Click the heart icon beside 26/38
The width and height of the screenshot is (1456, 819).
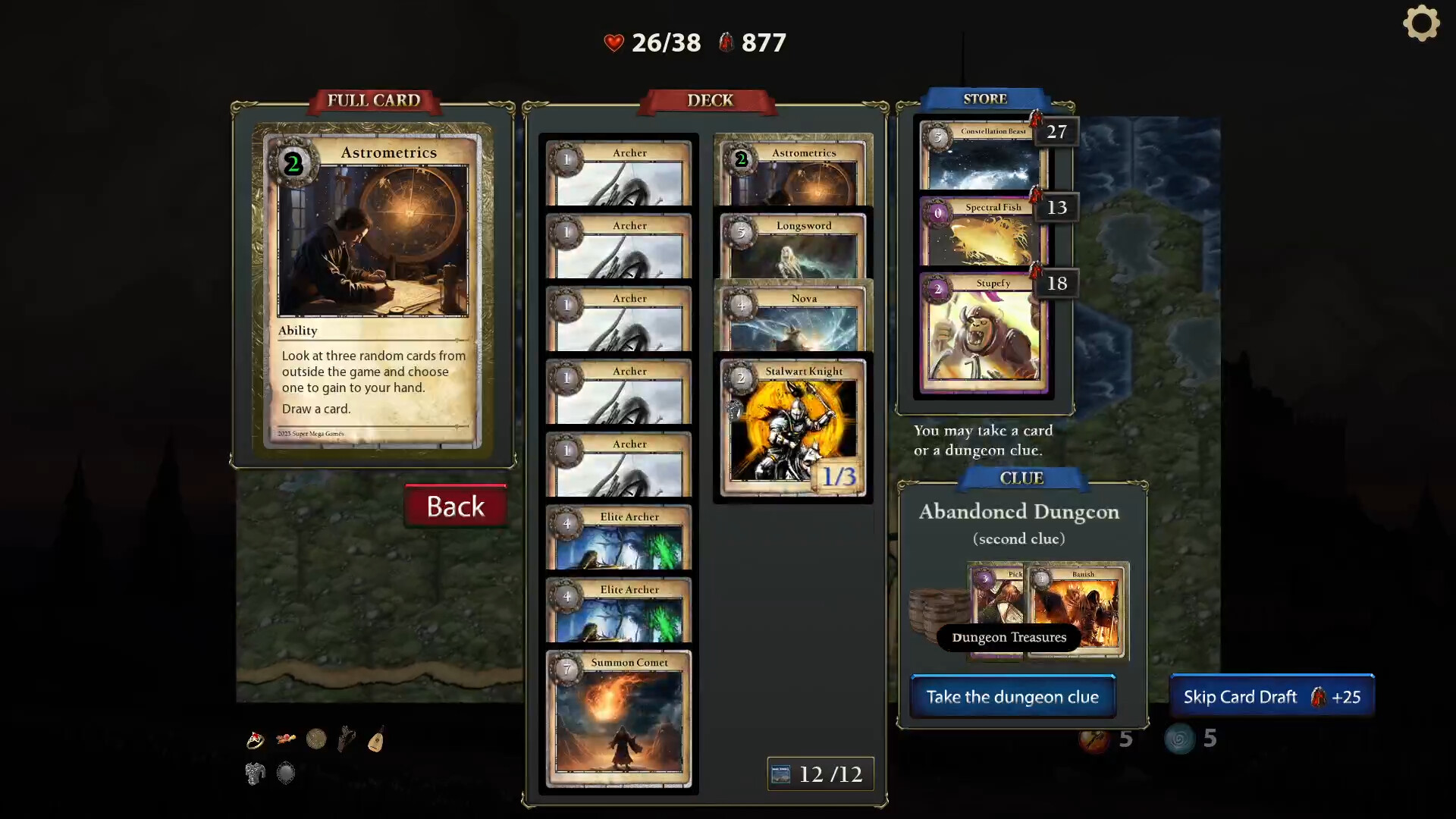tap(613, 42)
